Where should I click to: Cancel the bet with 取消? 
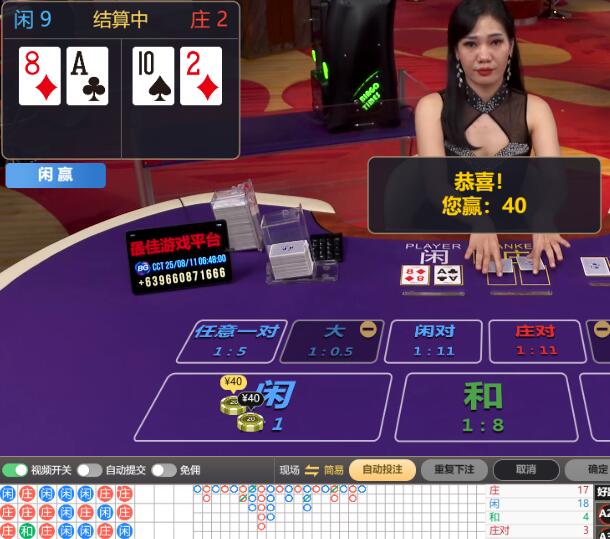[526, 470]
